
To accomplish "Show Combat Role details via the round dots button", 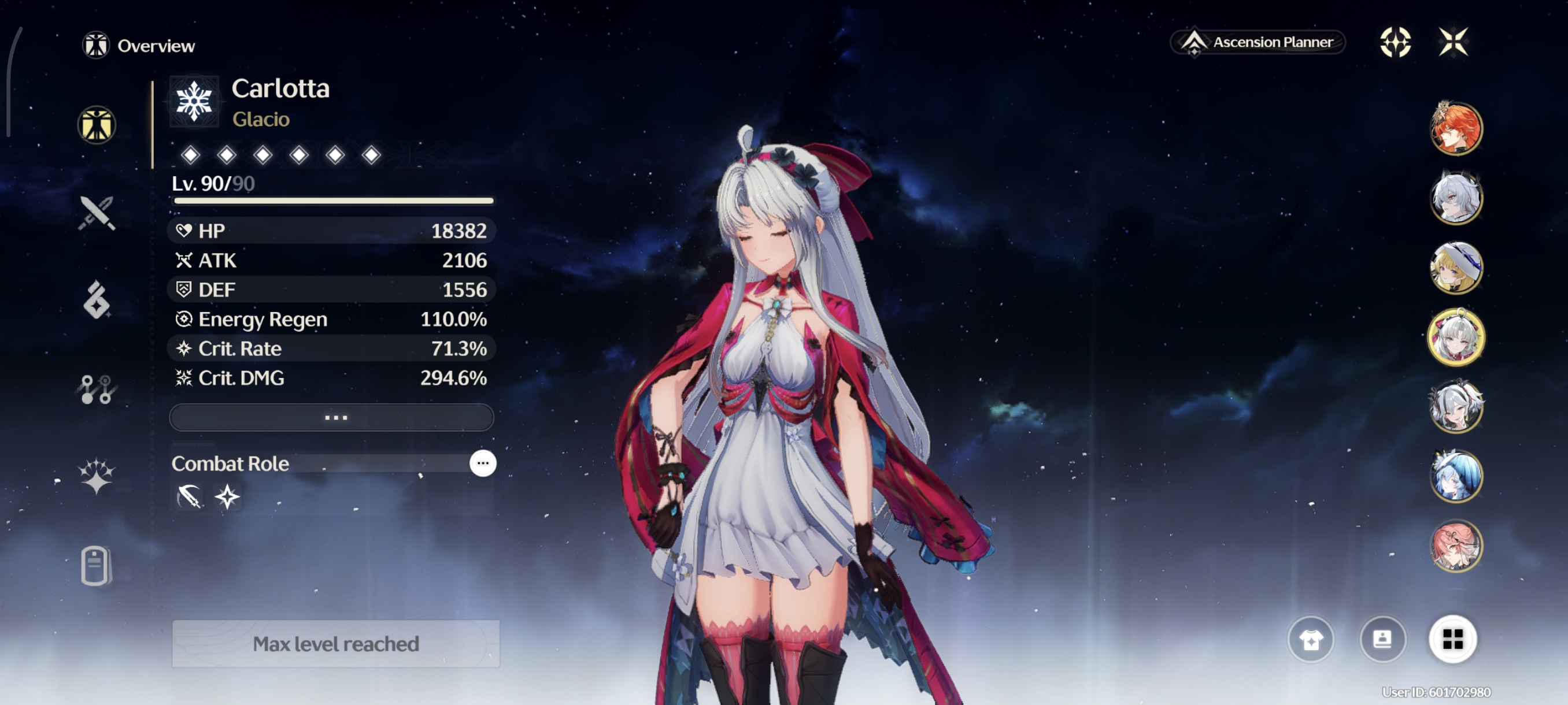I will (483, 463).
